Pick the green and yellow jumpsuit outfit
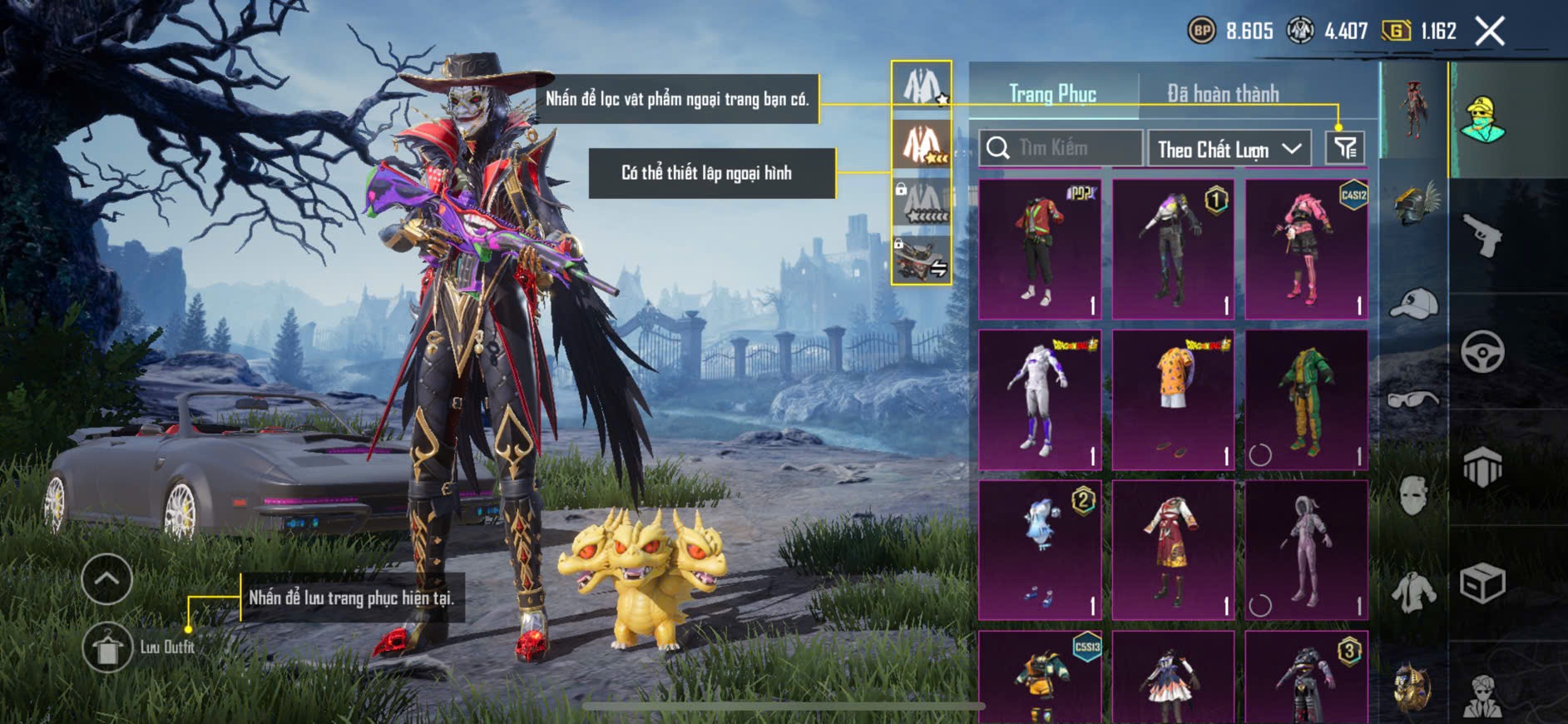This screenshot has width=1568, height=724. point(1306,399)
